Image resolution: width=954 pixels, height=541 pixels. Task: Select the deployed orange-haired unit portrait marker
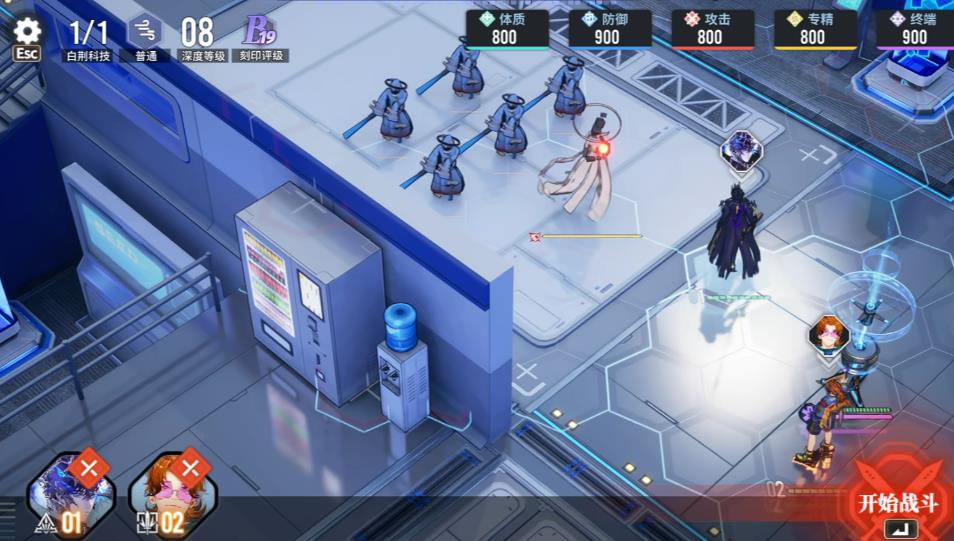point(829,333)
